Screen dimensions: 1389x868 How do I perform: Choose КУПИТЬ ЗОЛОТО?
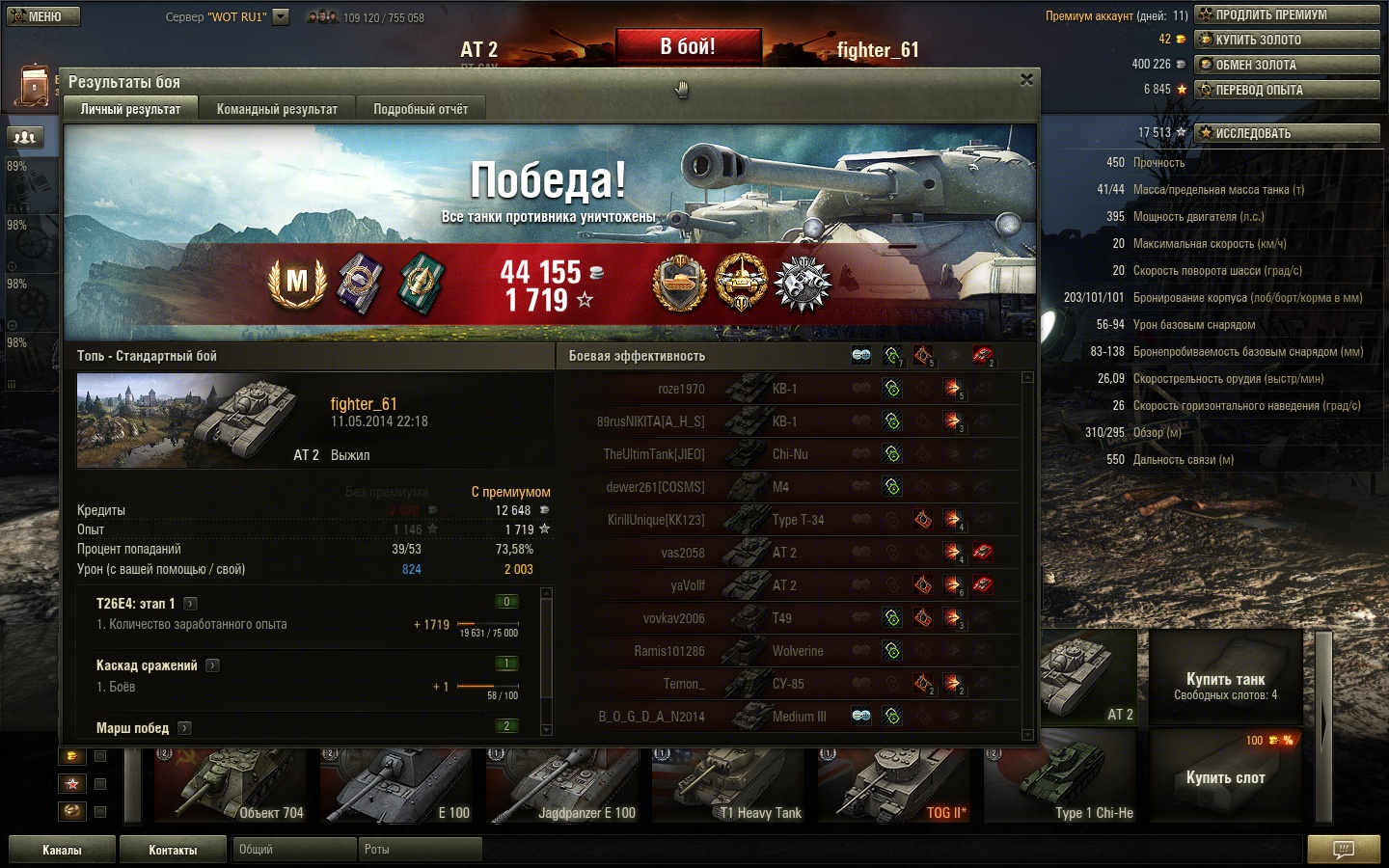[x=1287, y=40]
